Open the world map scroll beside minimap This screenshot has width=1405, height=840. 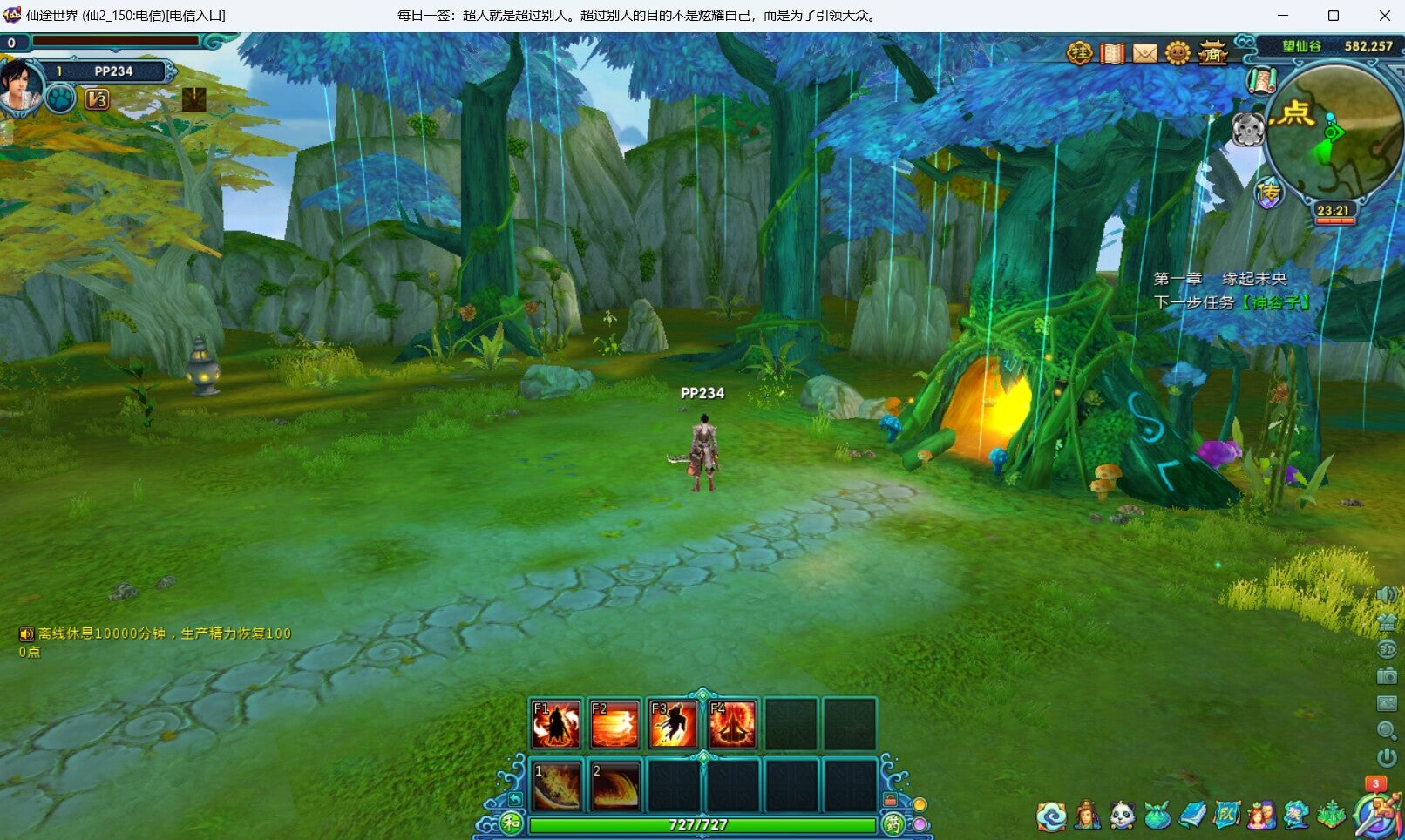tap(1261, 82)
